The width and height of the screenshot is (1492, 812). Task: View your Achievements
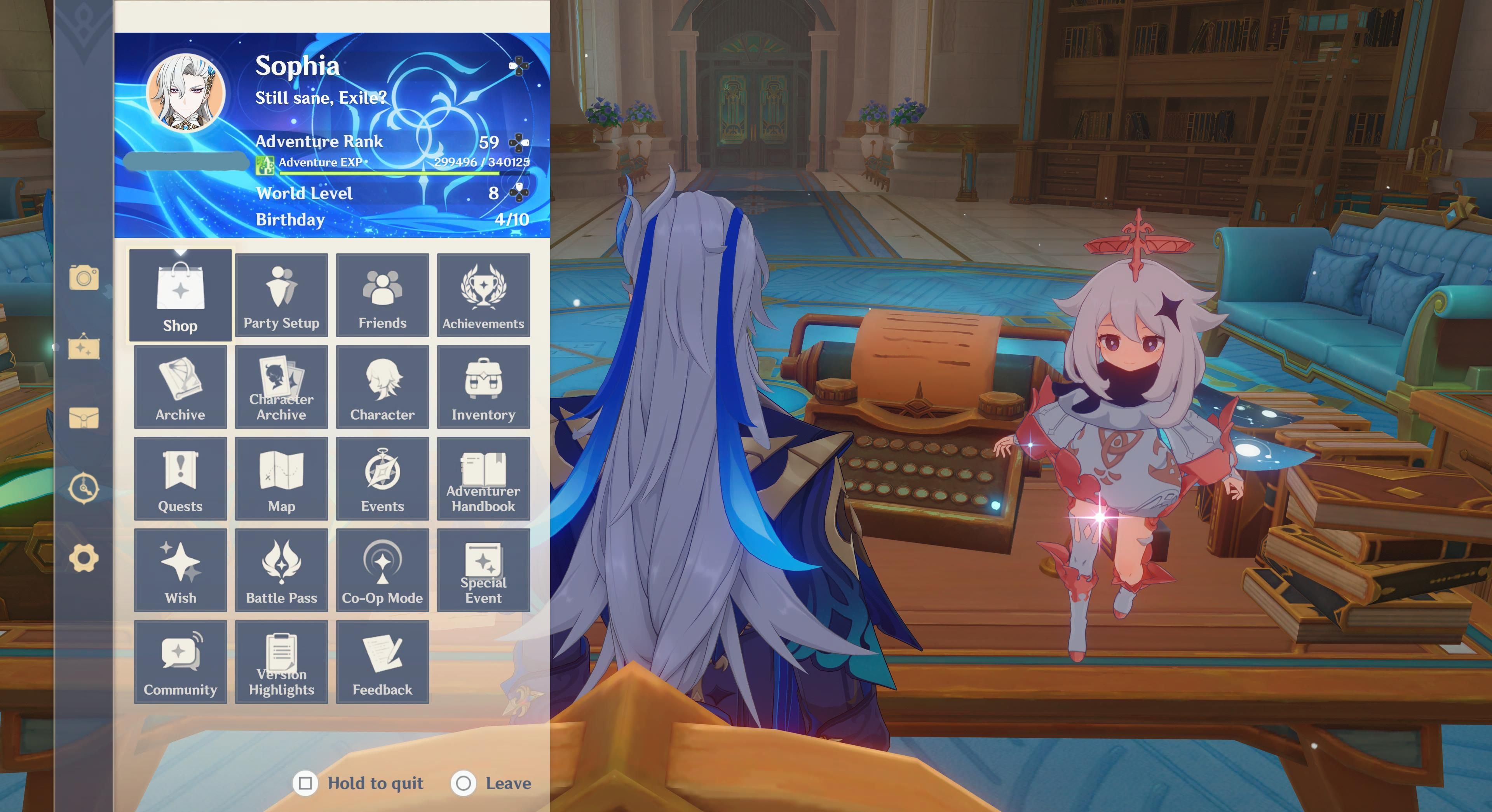click(x=484, y=295)
